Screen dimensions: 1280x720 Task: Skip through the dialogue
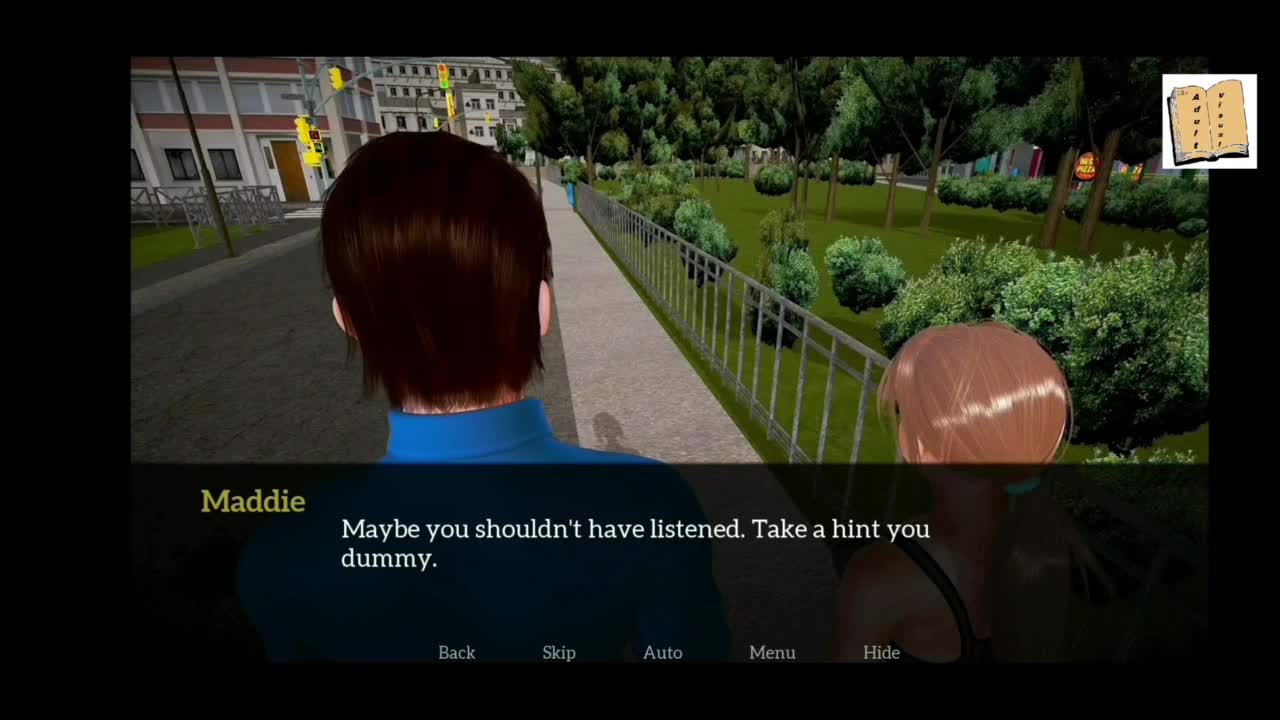coord(559,653)
